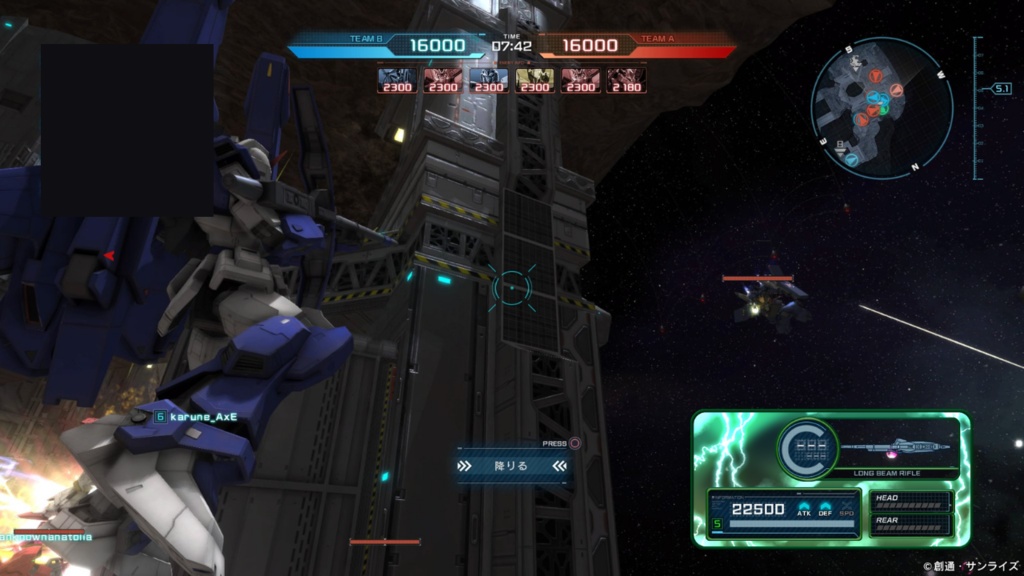
Task: Select the HEAD part status panel
Action: (x=911, y=502)
